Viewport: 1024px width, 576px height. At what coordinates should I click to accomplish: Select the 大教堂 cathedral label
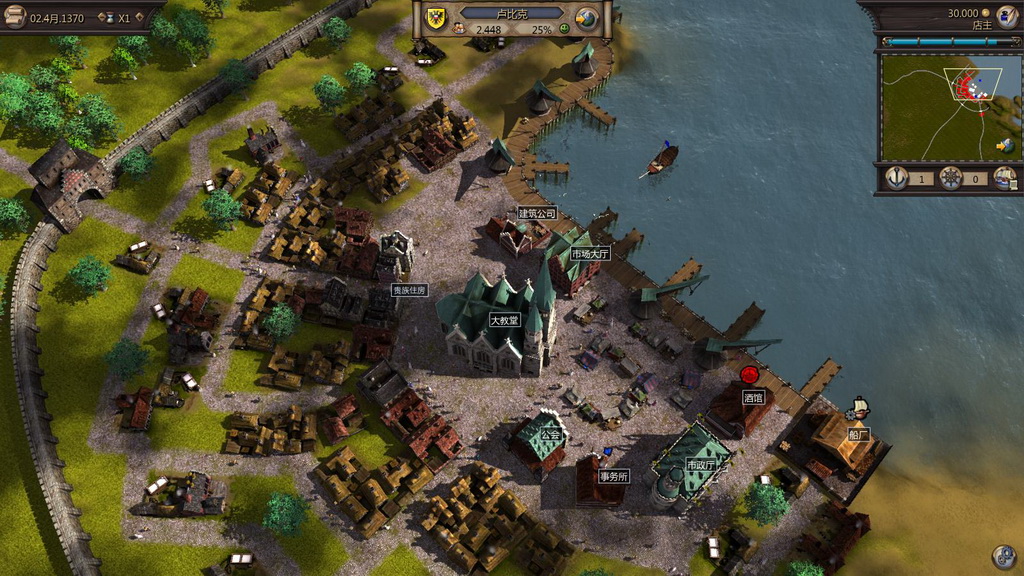[503, 321]
